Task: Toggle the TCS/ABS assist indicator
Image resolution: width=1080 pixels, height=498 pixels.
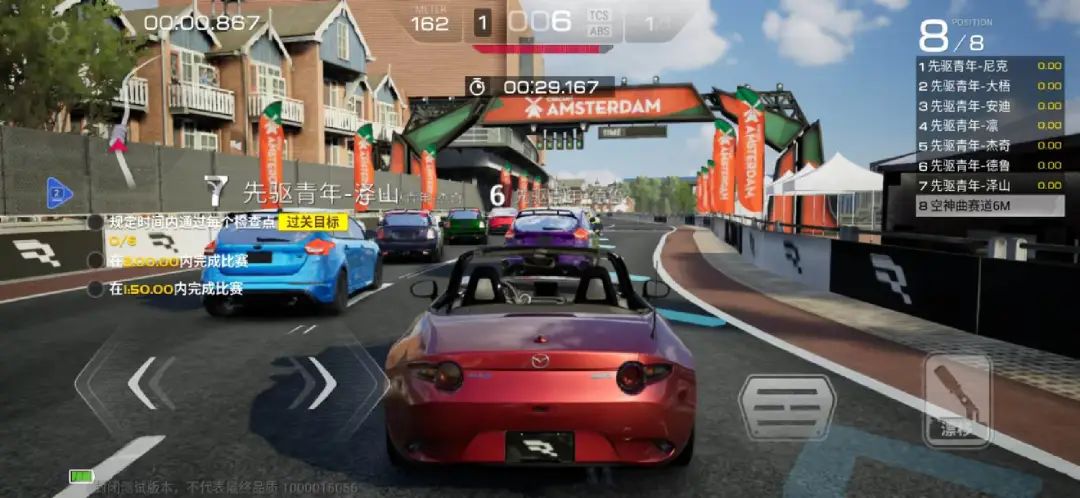Action: click(x=599, y=22)
